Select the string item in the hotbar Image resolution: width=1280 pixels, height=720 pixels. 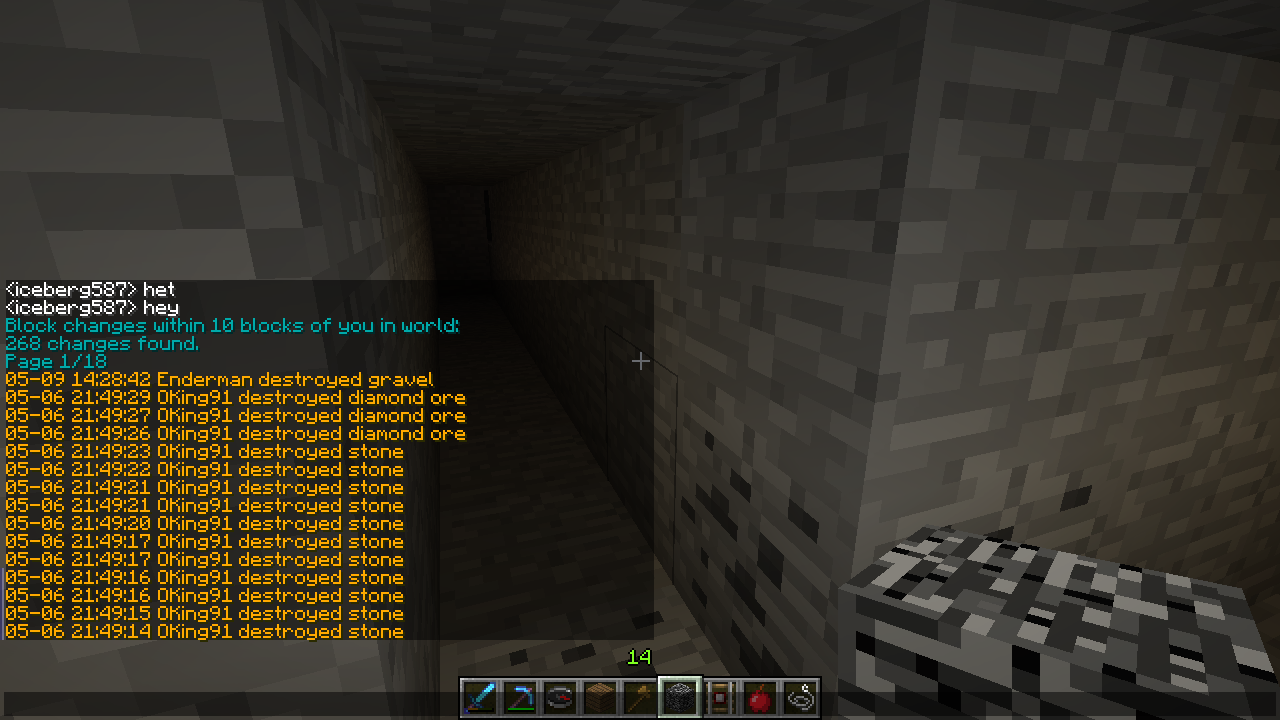pos(799,697)
